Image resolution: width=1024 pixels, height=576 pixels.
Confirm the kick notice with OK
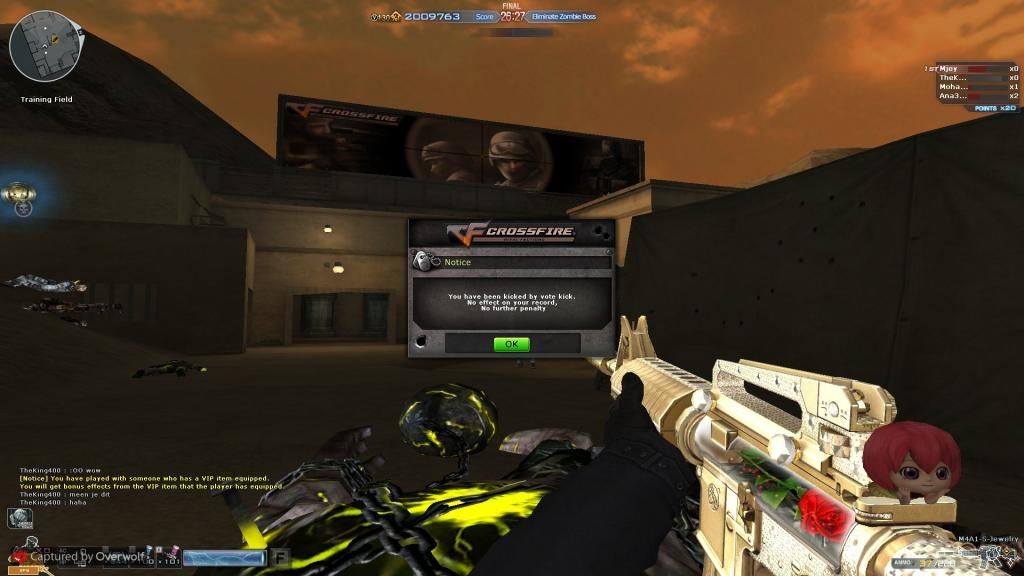[x=511, y=344]
